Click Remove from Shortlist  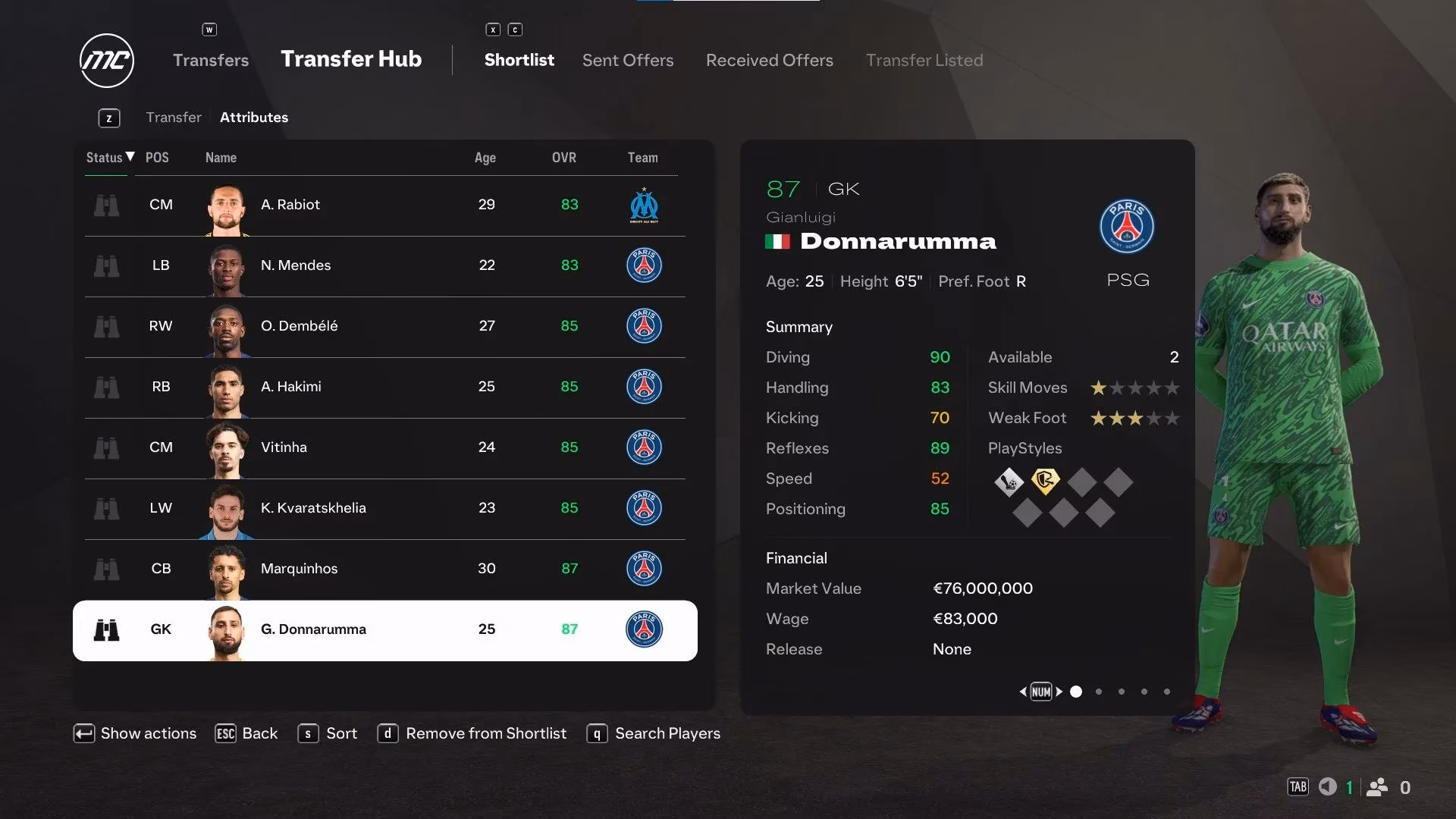point(485,733)
